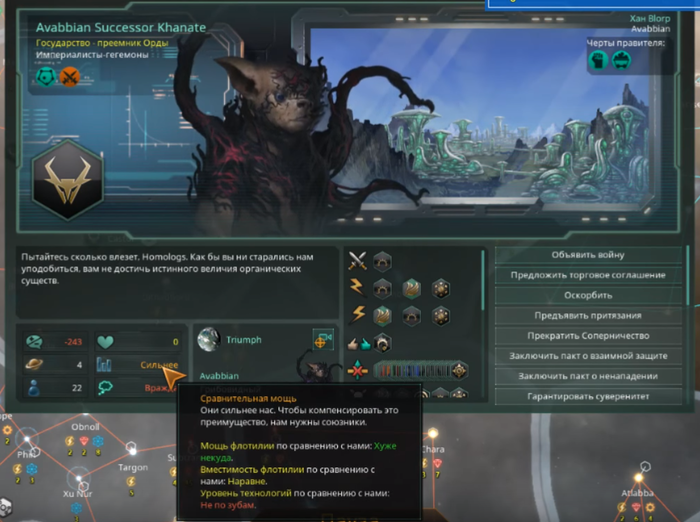Image resolution: width=700 pixels, height=522 pixels.
Task: Choose Заключить пакт о взаимной защите
Action: tap(588, 355)
